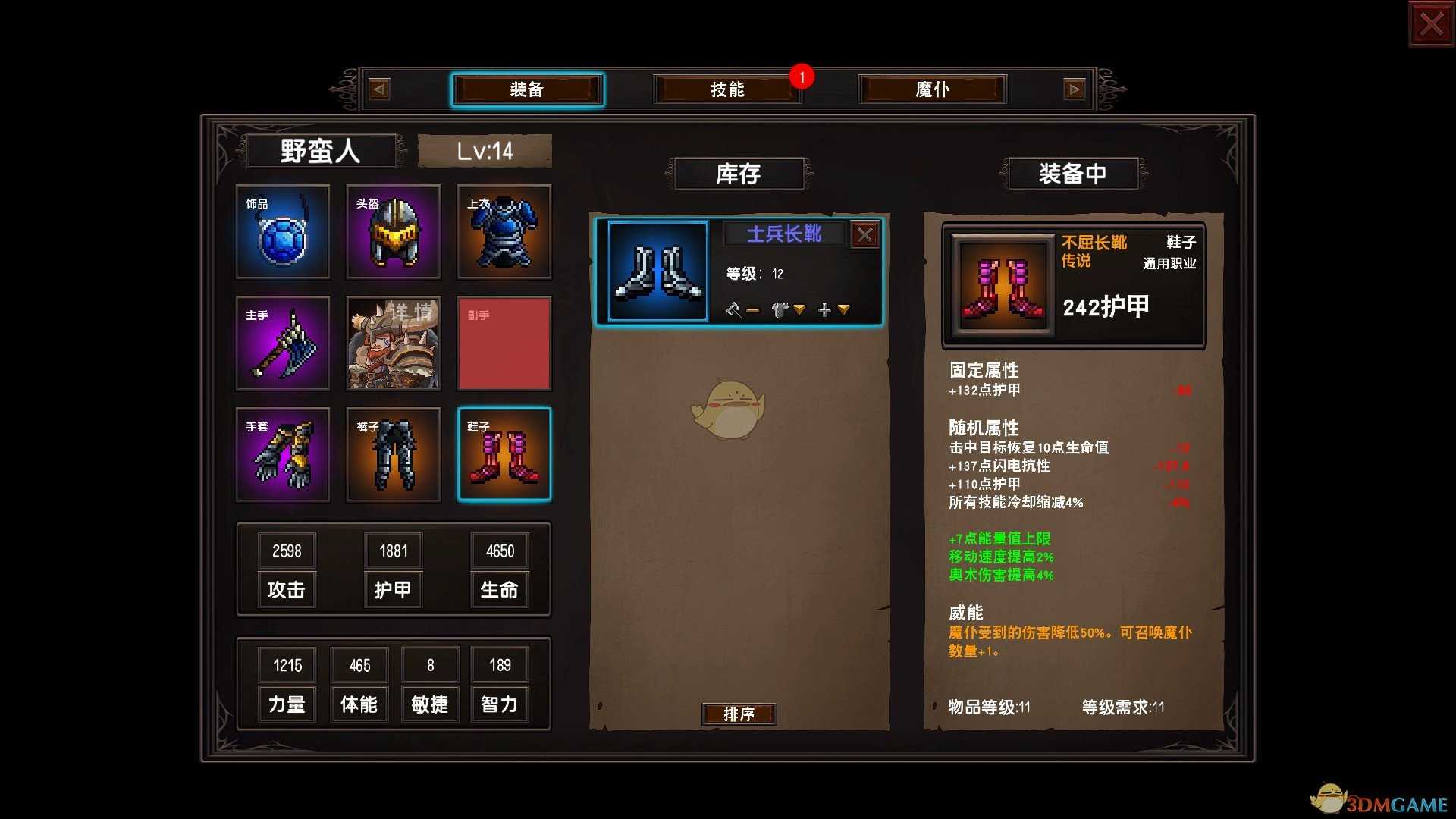
Task: Open the 魔仆 servant tab
Action: pyautogui.click(x=931, y=89)
